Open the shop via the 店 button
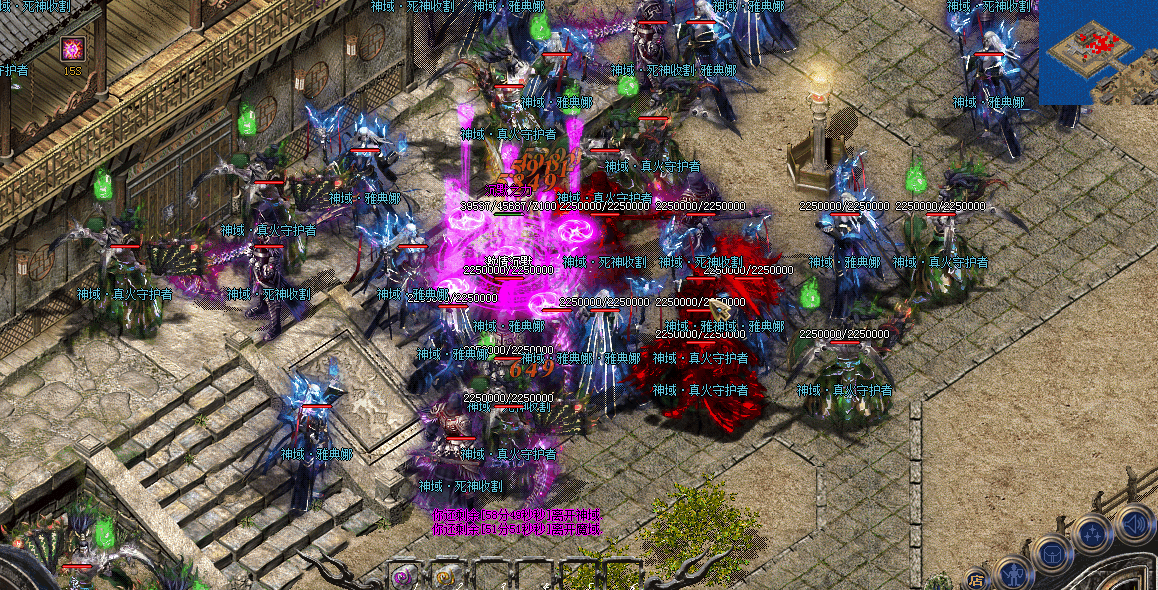Viewport: 1158px width, 590px height. [976, 578]
